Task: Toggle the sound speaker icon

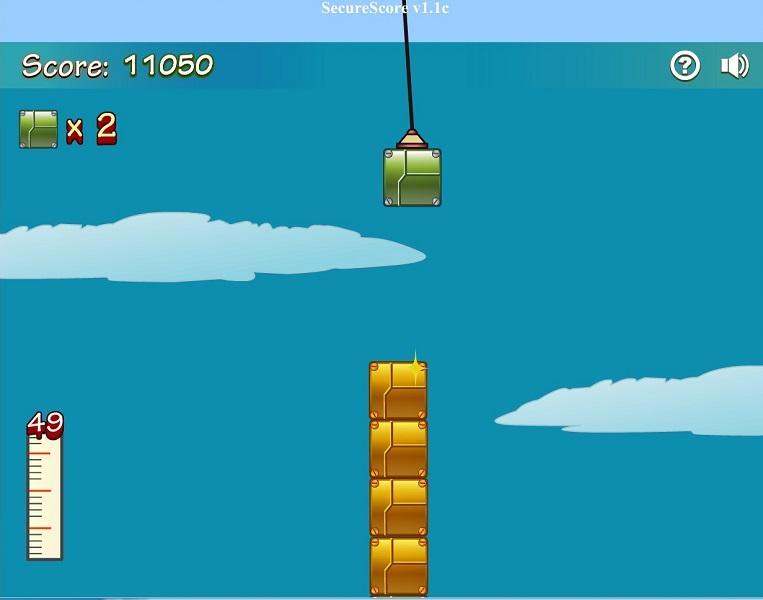Action: pyautogui.click(x=734, y=66)
